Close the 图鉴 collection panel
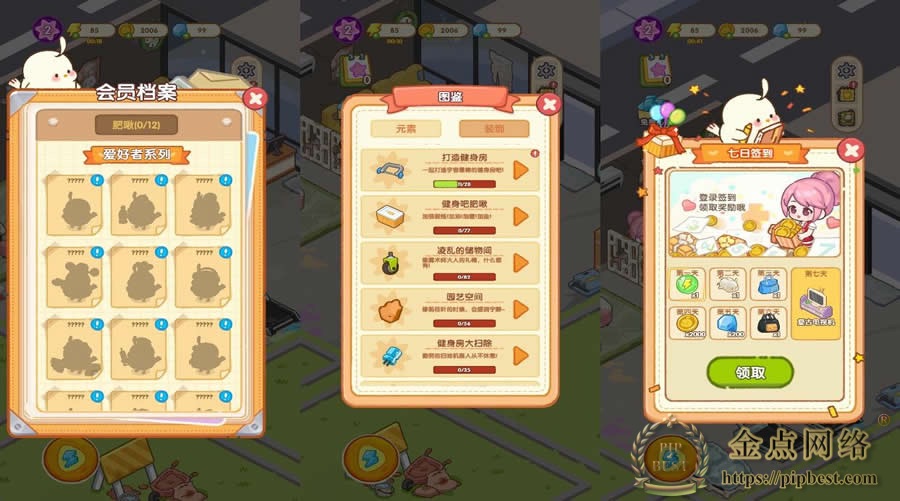900x501 pixels. click(548, 104)
